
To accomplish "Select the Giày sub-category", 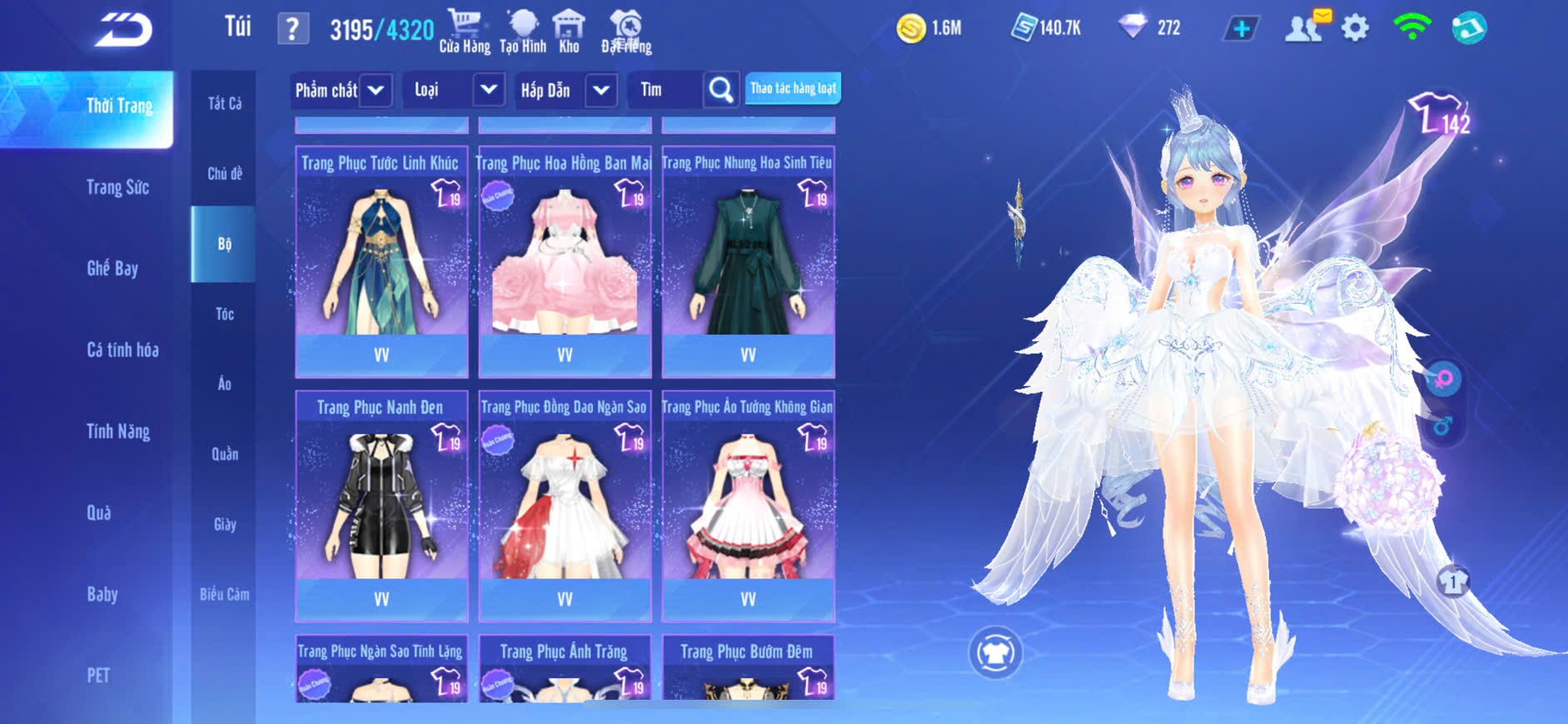I will (x=224, y=524).
